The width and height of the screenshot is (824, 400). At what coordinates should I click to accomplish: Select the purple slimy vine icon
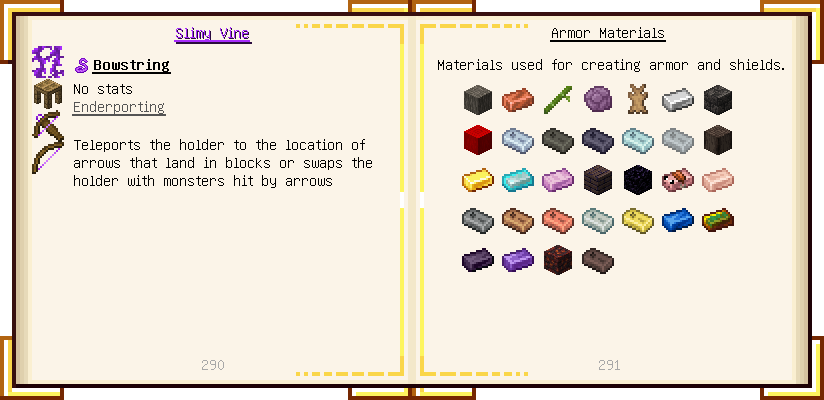tap(48, 63)
